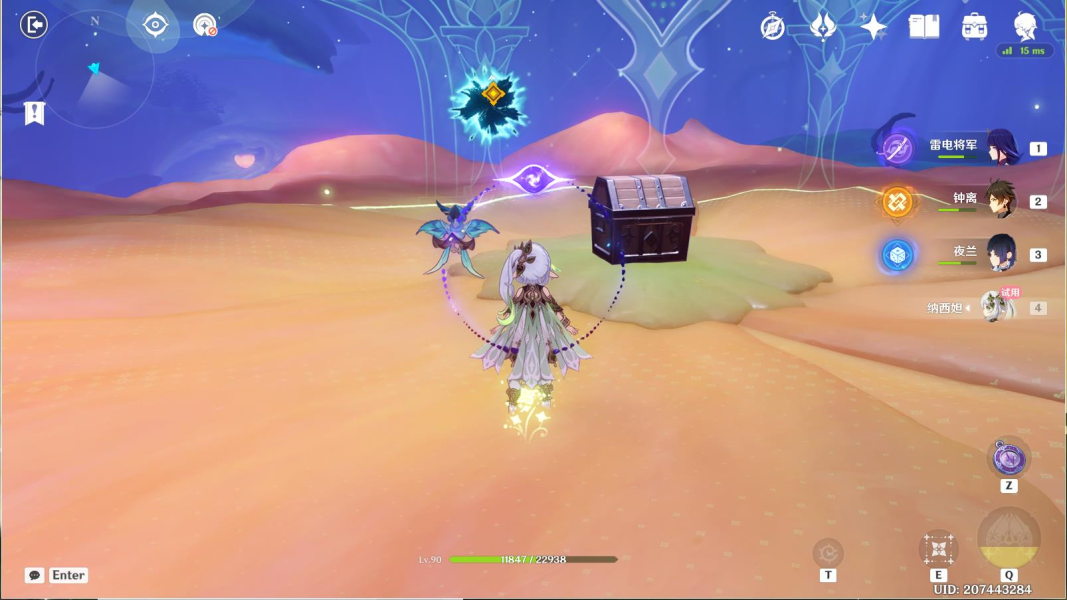1067x600 pixels.
Task: Open the backpack inventory
Action: coord(974,27)
